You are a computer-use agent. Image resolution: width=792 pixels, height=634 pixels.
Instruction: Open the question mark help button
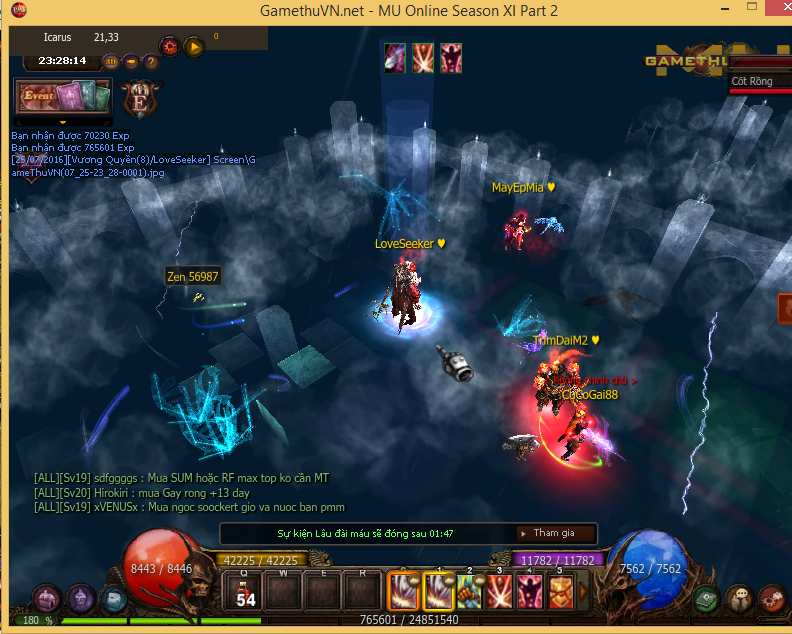(x=151, y=61)
